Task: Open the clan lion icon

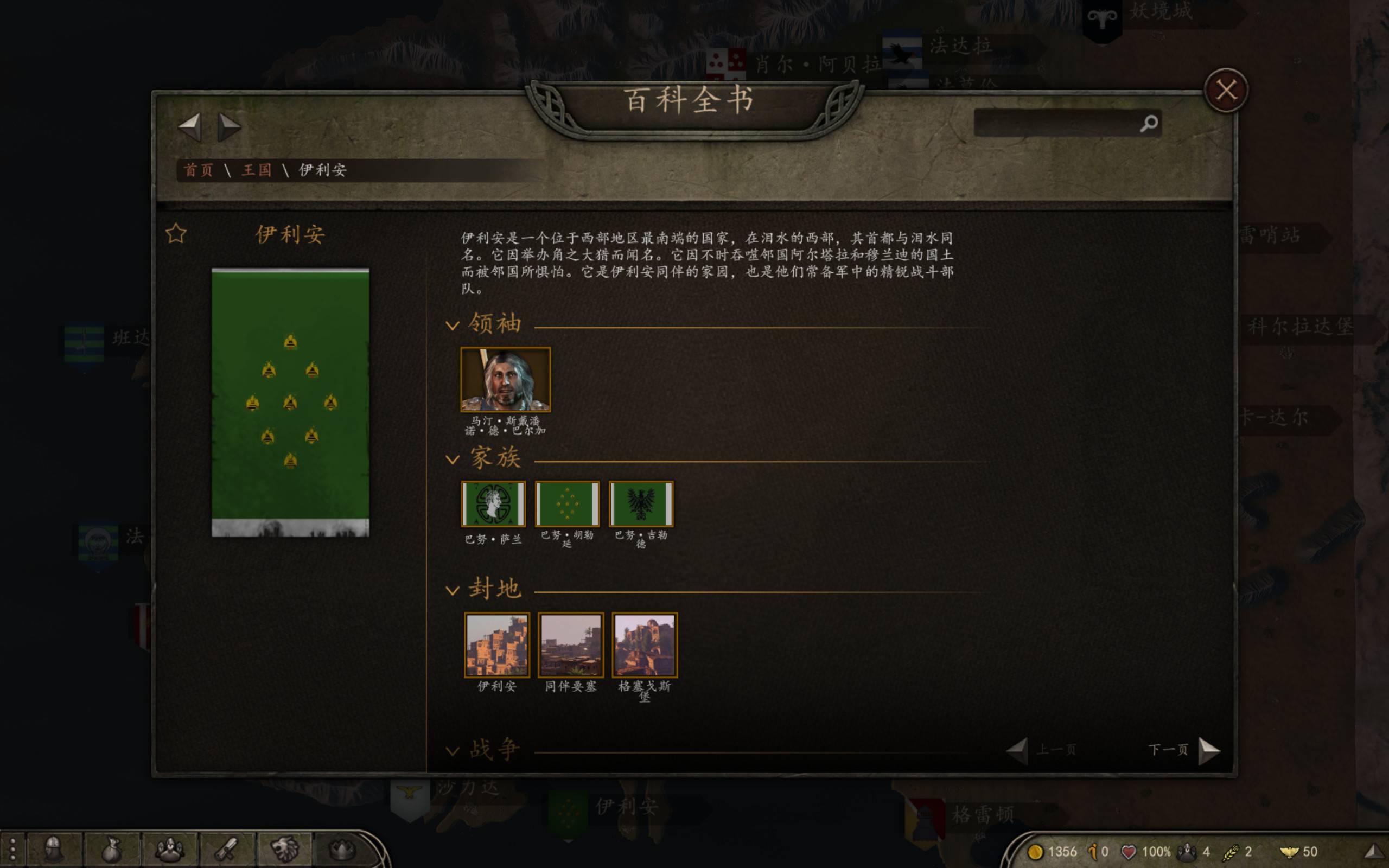Action: tap(285, 850)
